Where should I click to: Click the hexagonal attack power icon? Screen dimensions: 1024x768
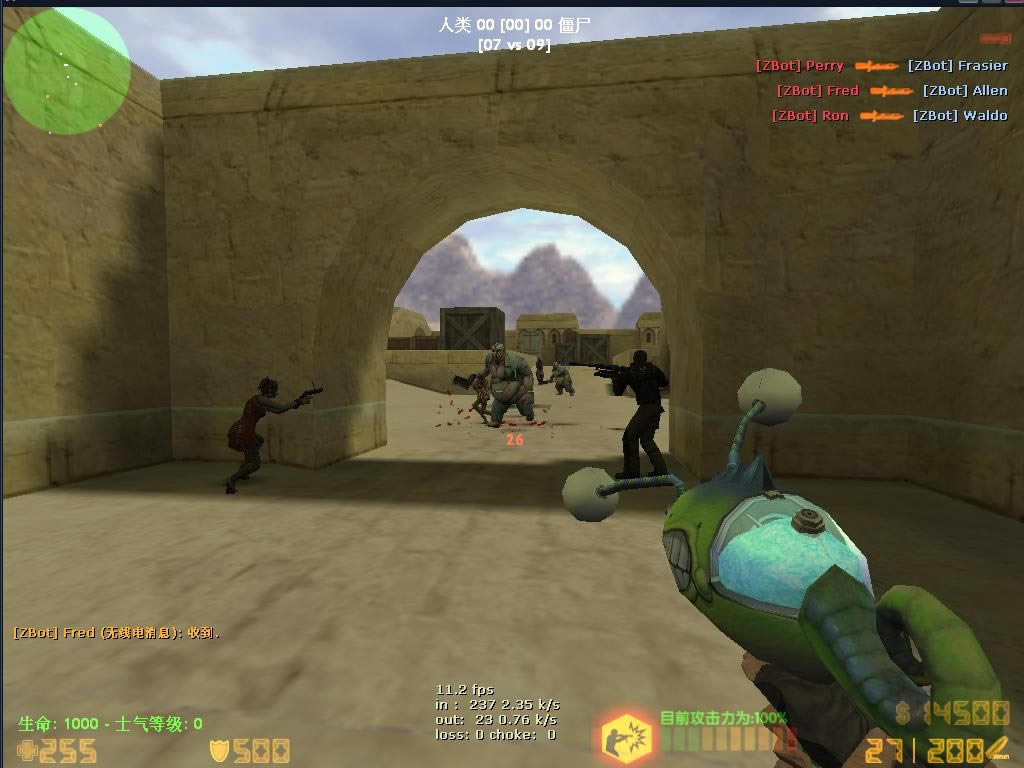pyautogui.click(x=627, y=738)
